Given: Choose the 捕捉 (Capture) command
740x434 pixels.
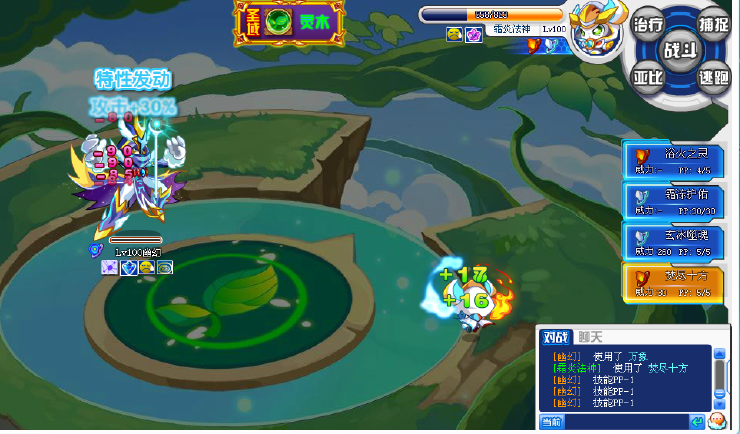Looking at the screenshot, I should pos(712,24).
